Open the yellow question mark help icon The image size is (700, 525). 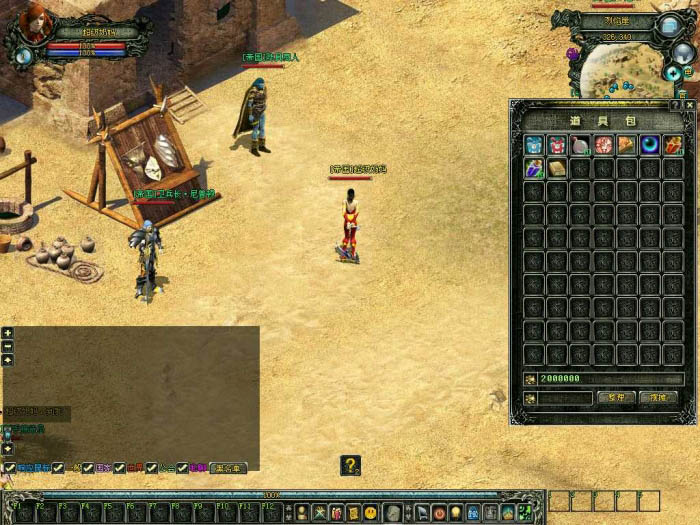click(x=350, y=465)
